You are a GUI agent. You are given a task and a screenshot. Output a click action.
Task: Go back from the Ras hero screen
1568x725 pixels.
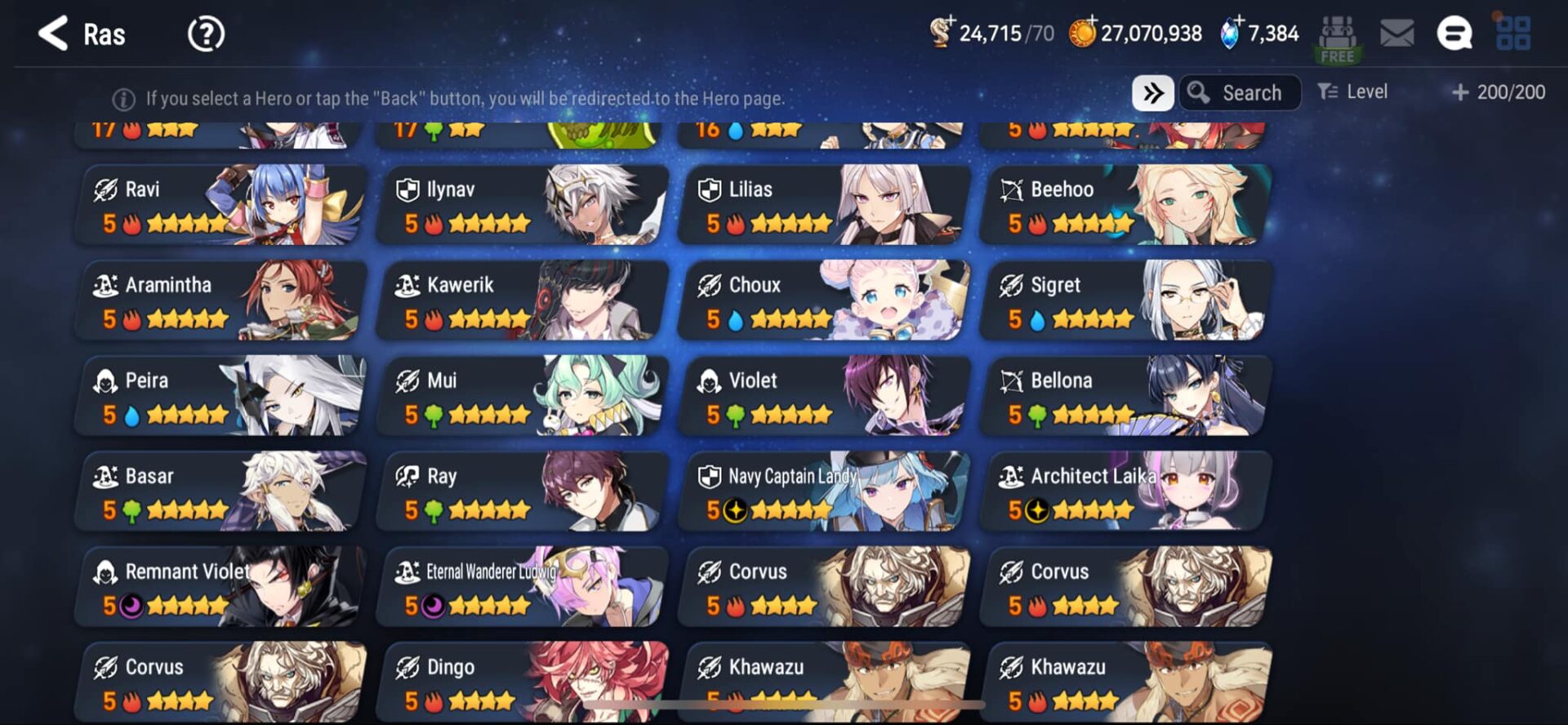tap(54, 34)
